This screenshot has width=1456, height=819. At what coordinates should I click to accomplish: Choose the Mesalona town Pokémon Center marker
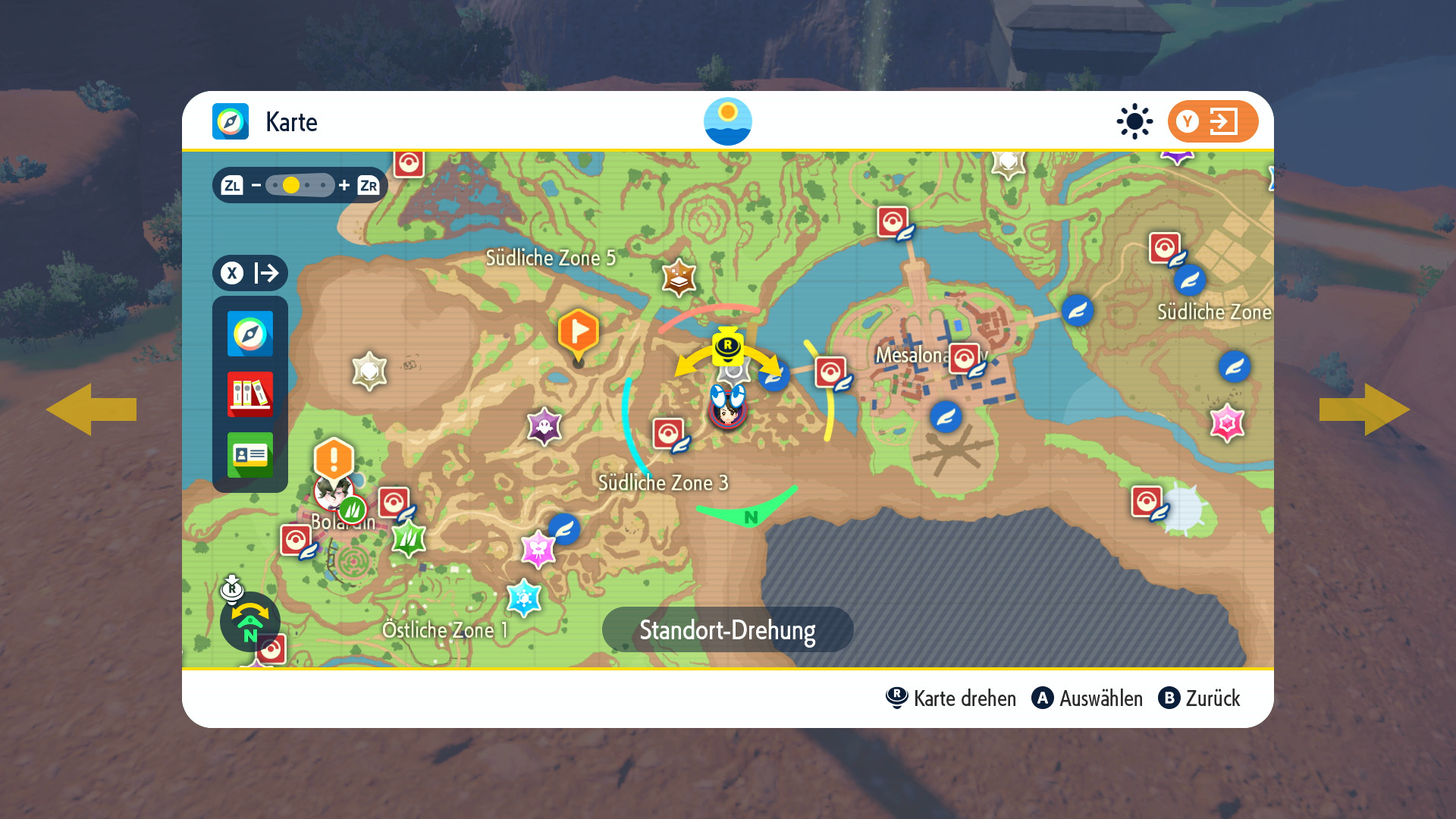(965, 359)
